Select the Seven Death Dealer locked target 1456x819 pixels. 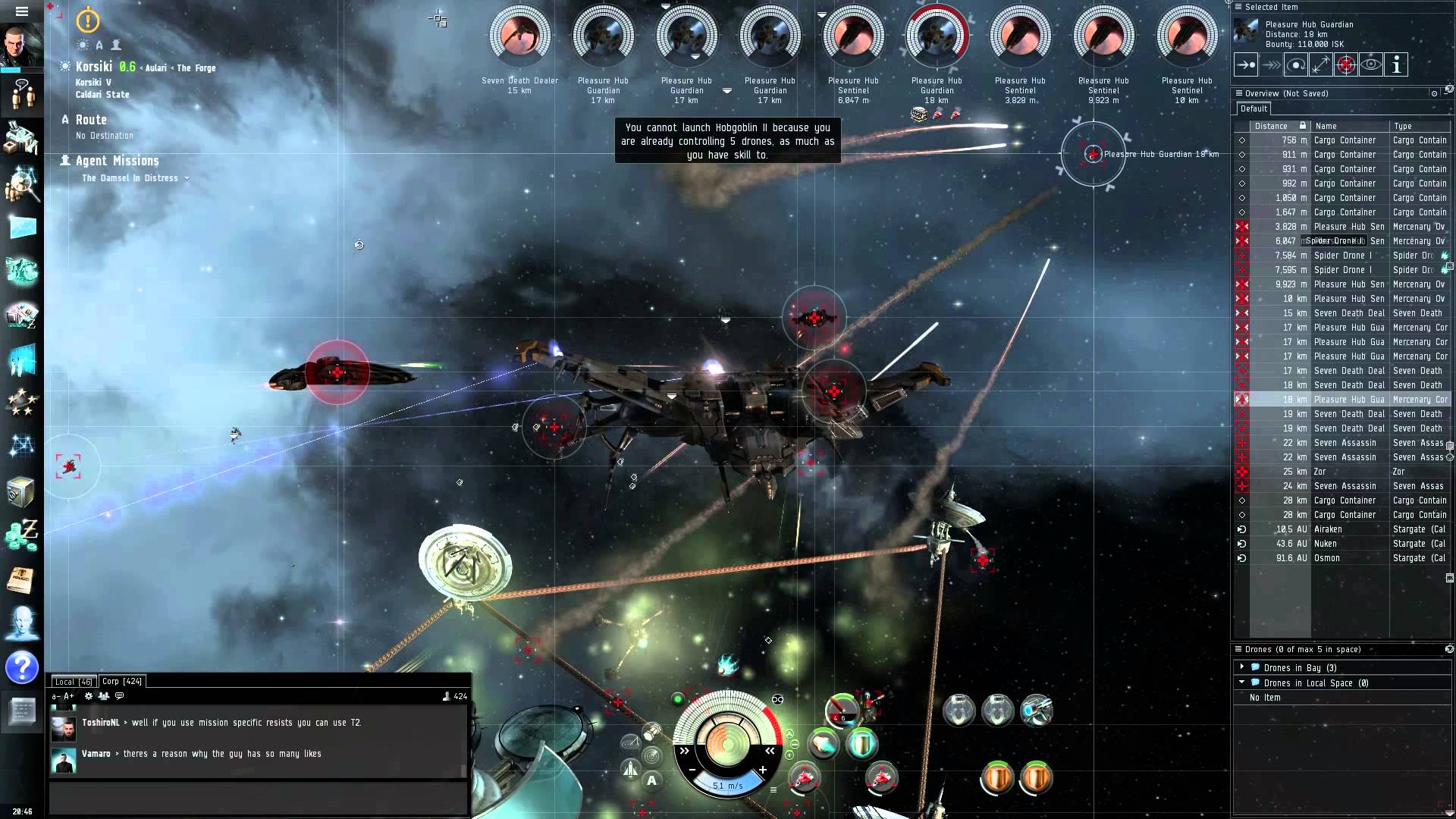(519, 36)
